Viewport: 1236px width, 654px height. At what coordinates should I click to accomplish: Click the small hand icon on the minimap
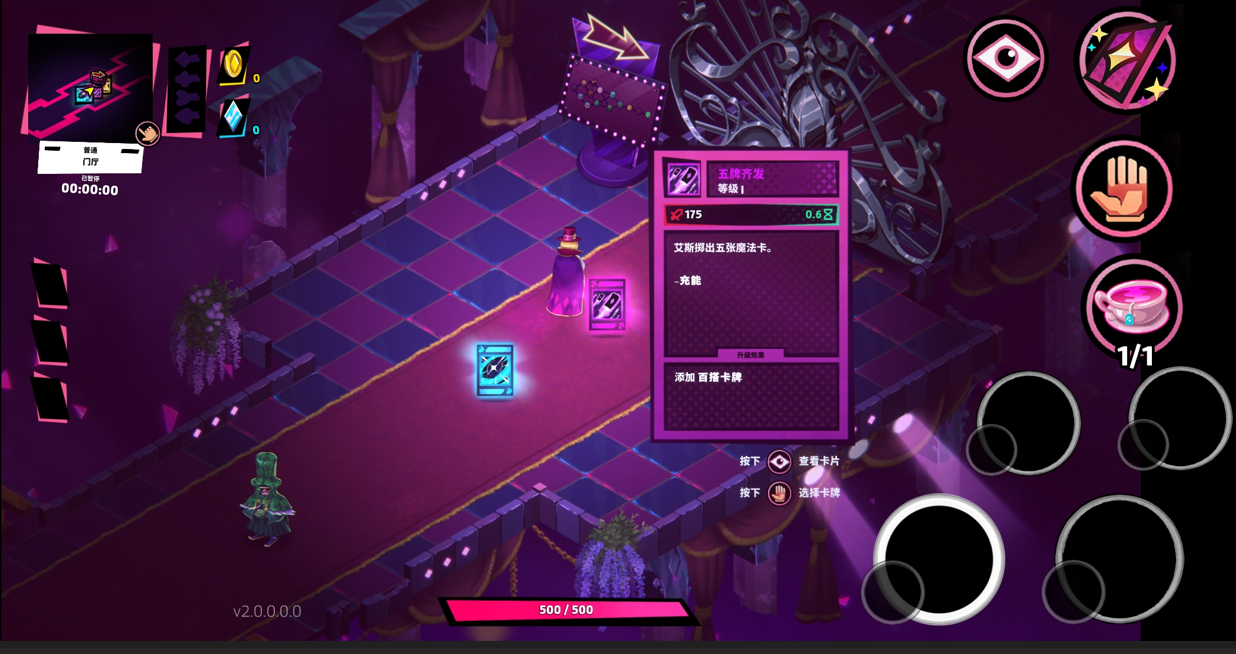[147, 134]
